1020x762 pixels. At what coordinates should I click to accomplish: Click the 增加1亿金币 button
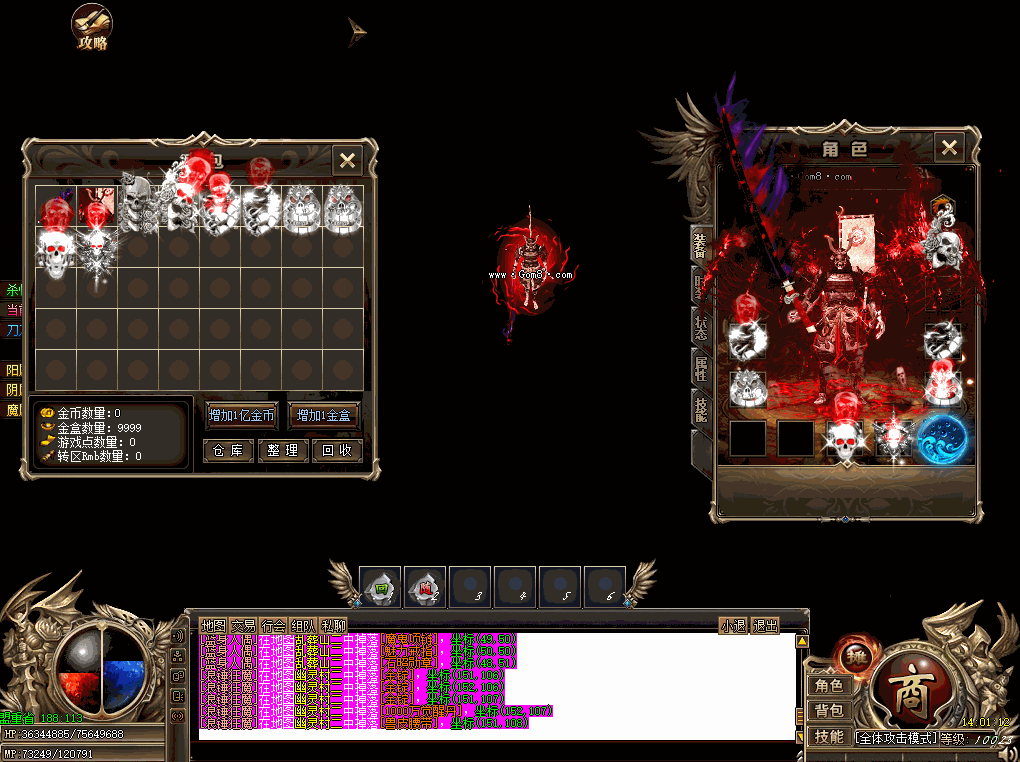tap(241, 415)
